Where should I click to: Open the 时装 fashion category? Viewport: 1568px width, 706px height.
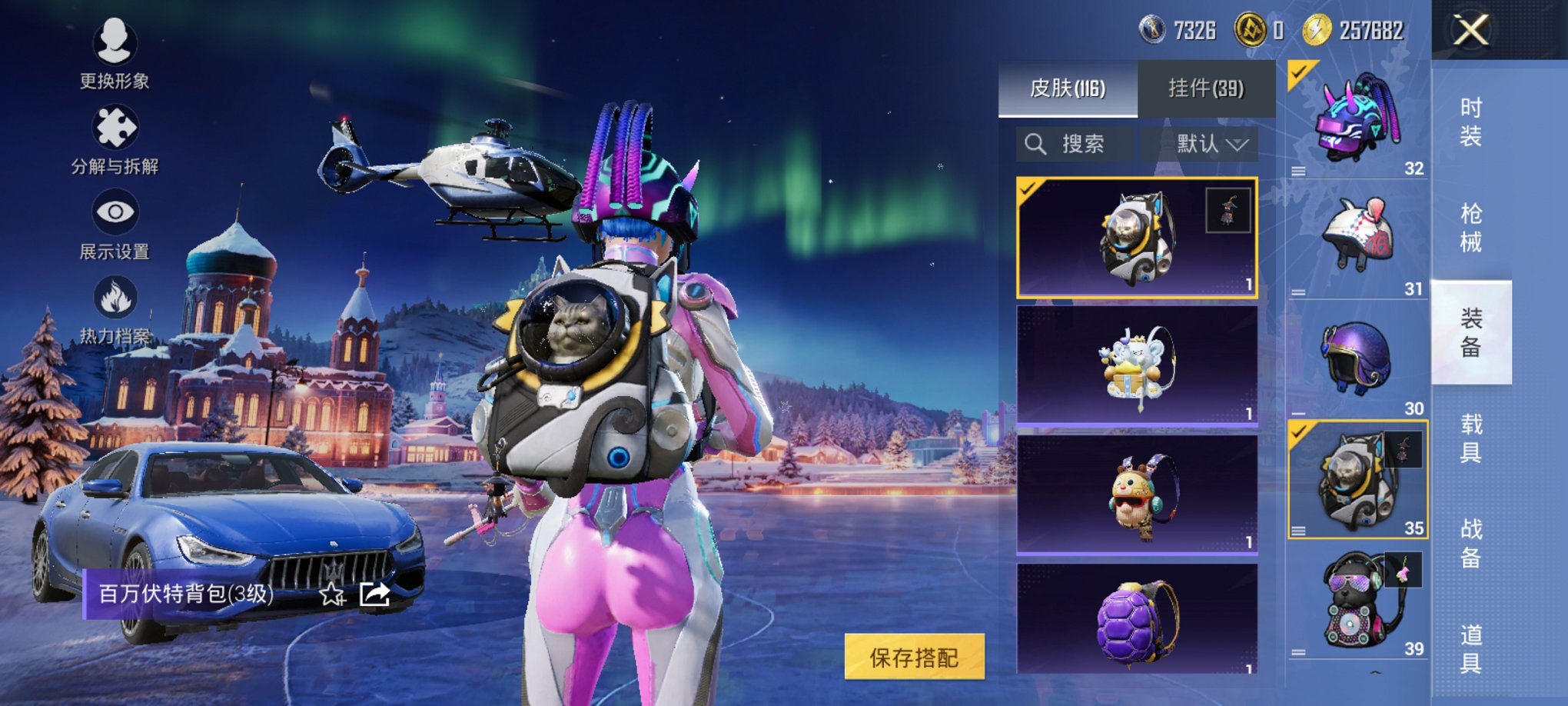coord(1470,122)
